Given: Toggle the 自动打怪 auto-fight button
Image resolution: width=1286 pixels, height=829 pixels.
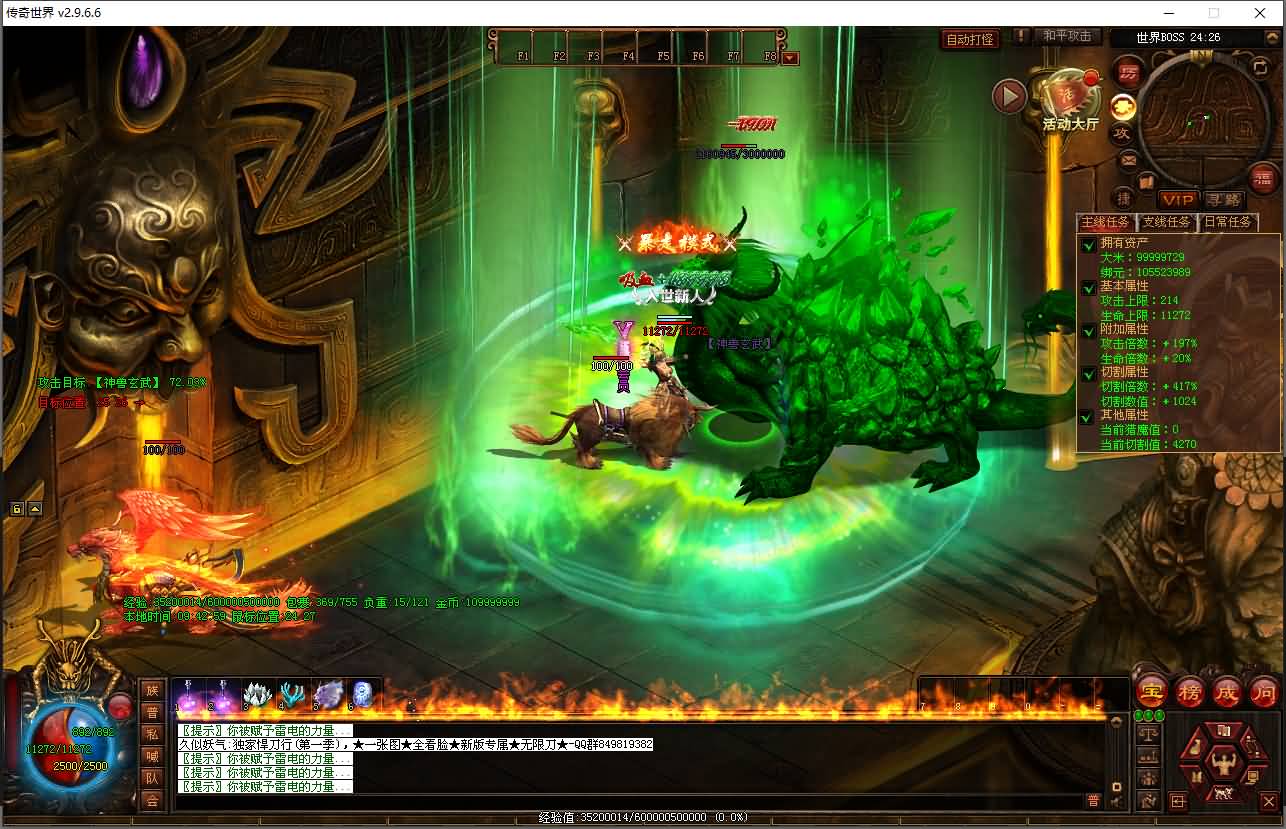Looking at the screenshot, I should [x=970, y=40].
